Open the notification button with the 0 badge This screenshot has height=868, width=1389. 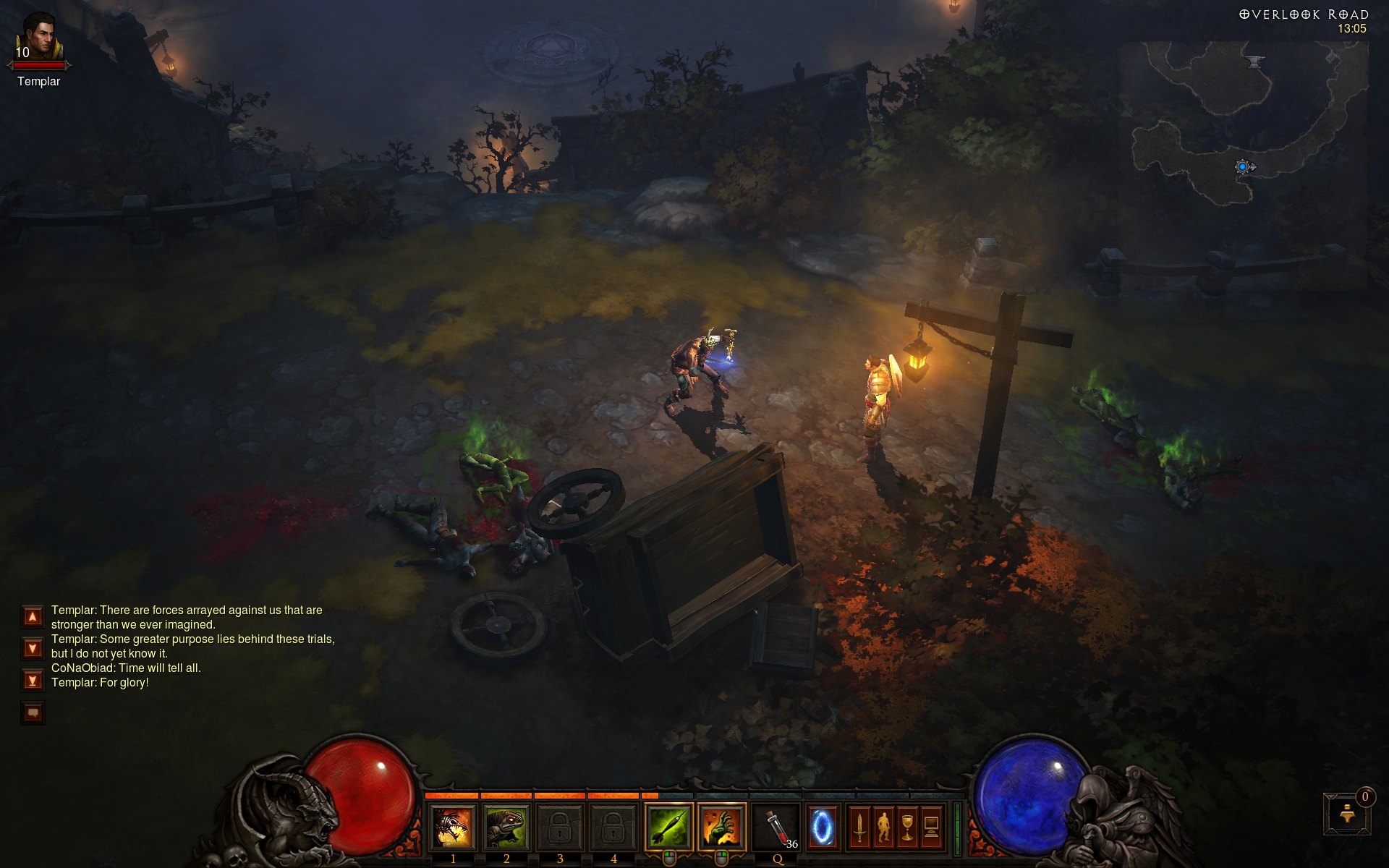[x=1347, y=814]
